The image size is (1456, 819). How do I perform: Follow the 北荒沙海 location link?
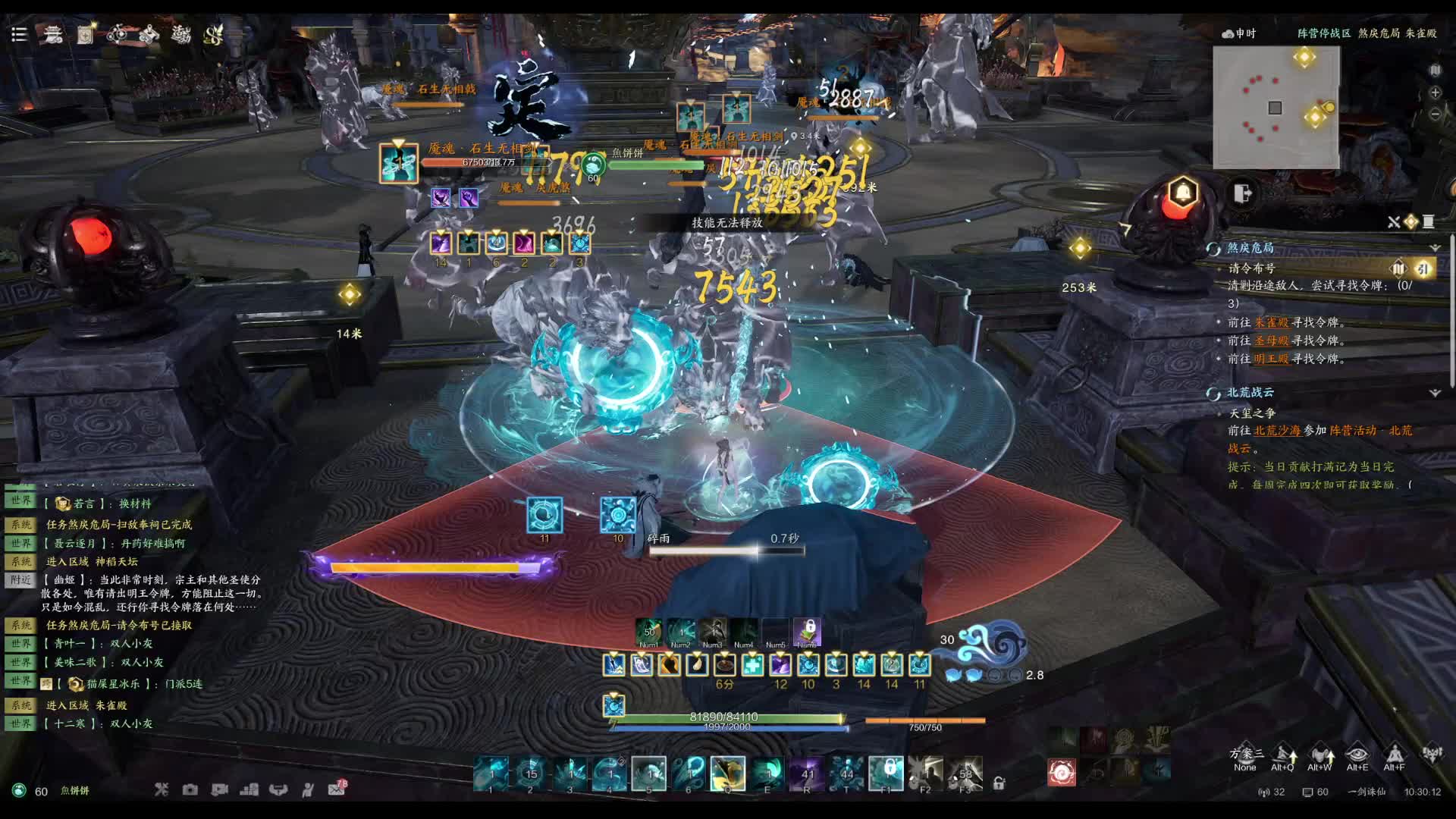[x=1277, y=431]
